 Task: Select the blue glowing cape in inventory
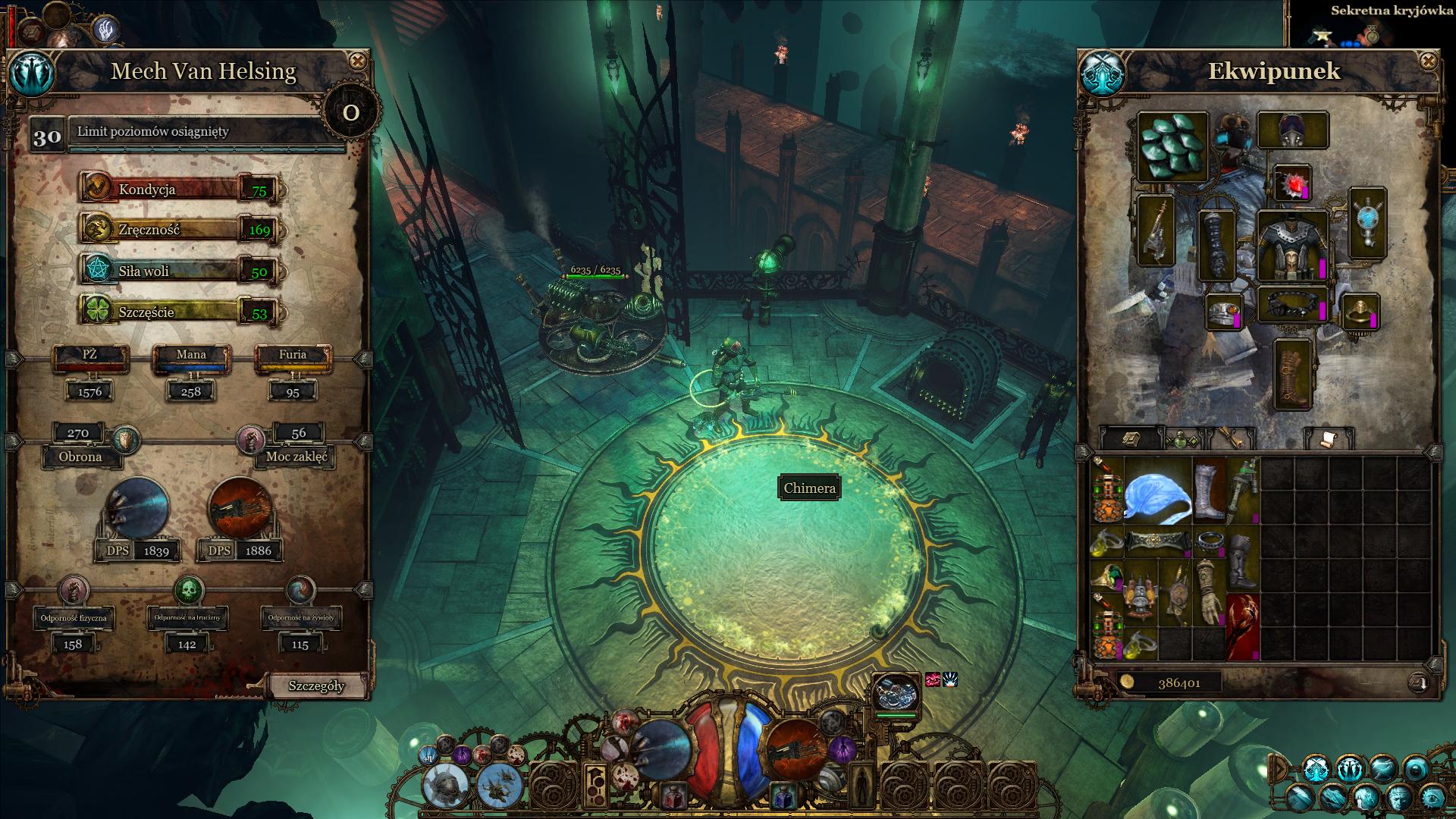[x=1157, y=490]
